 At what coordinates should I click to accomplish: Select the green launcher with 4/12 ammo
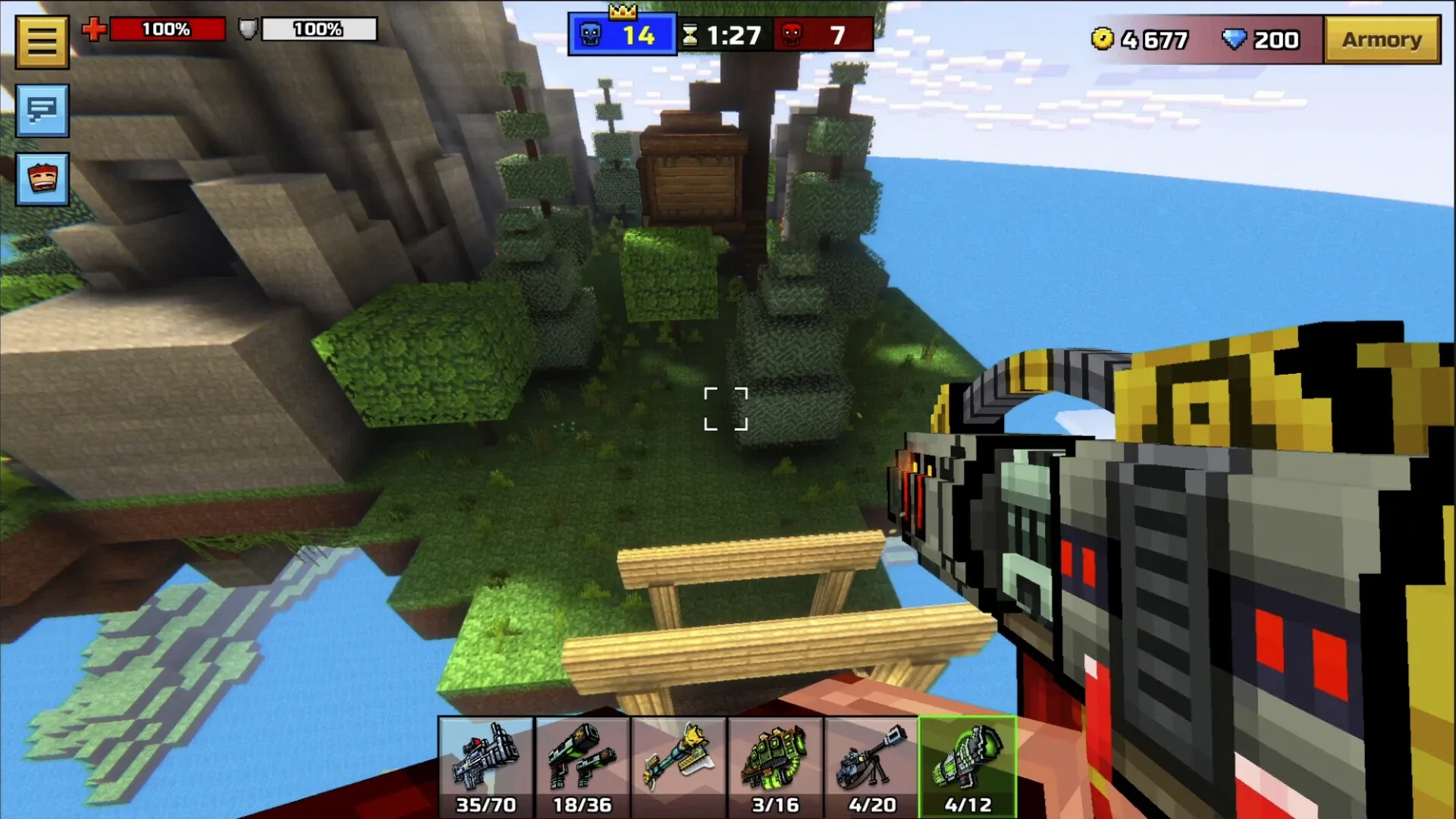point(968,766)
